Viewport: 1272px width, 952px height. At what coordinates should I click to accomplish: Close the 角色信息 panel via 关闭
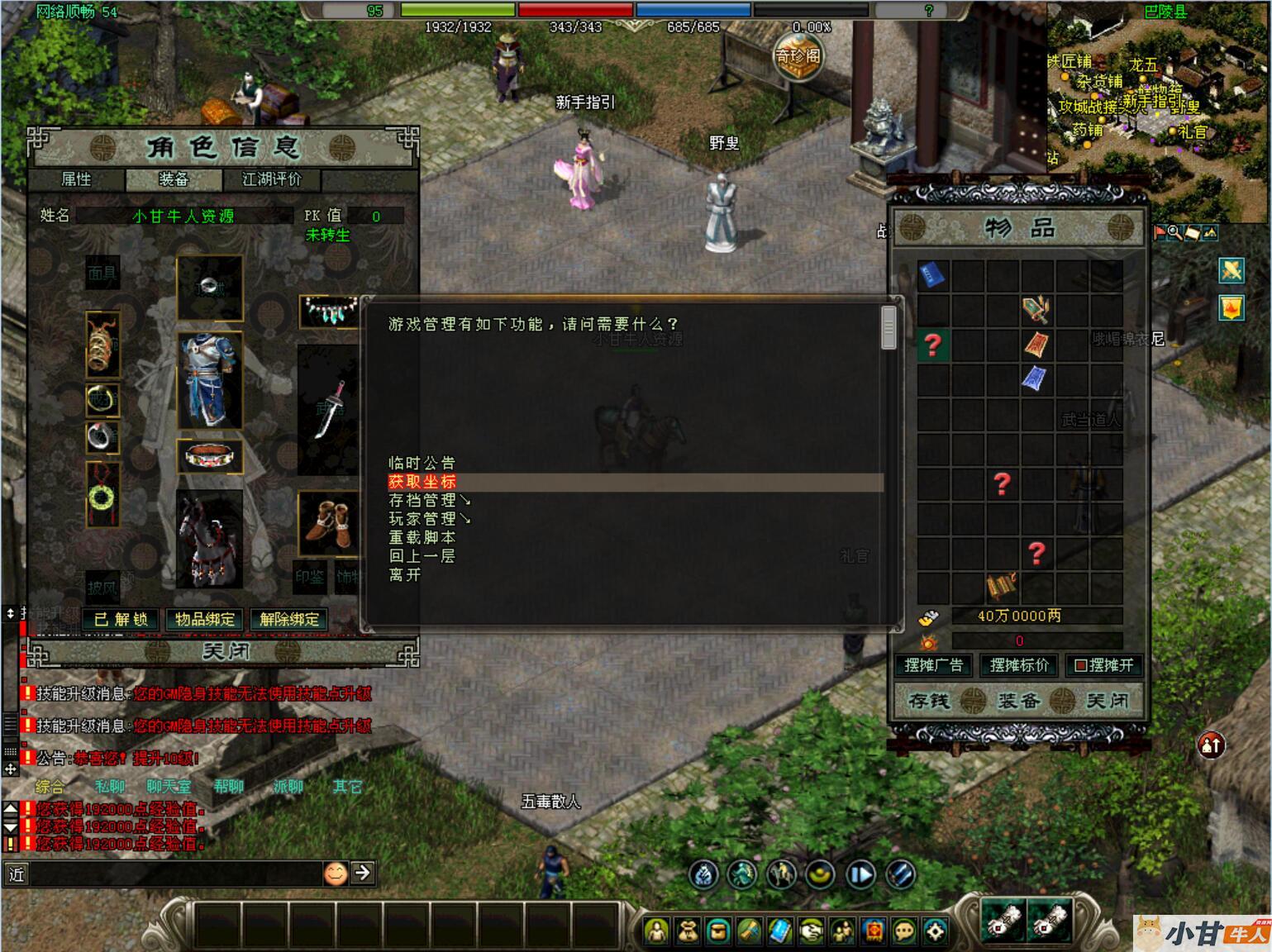click(225, 652)
